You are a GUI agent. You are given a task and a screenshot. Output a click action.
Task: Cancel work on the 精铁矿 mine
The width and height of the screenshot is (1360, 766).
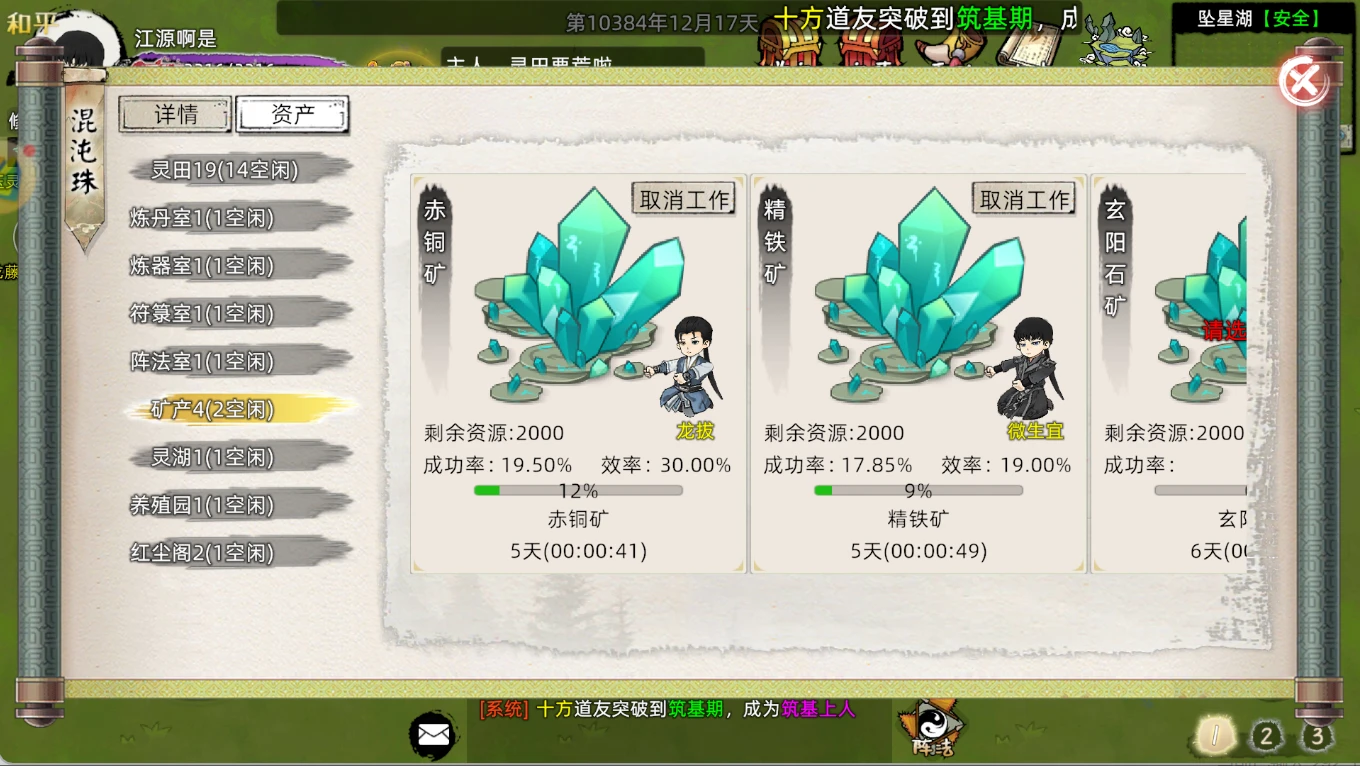(x=1024, y=199)
